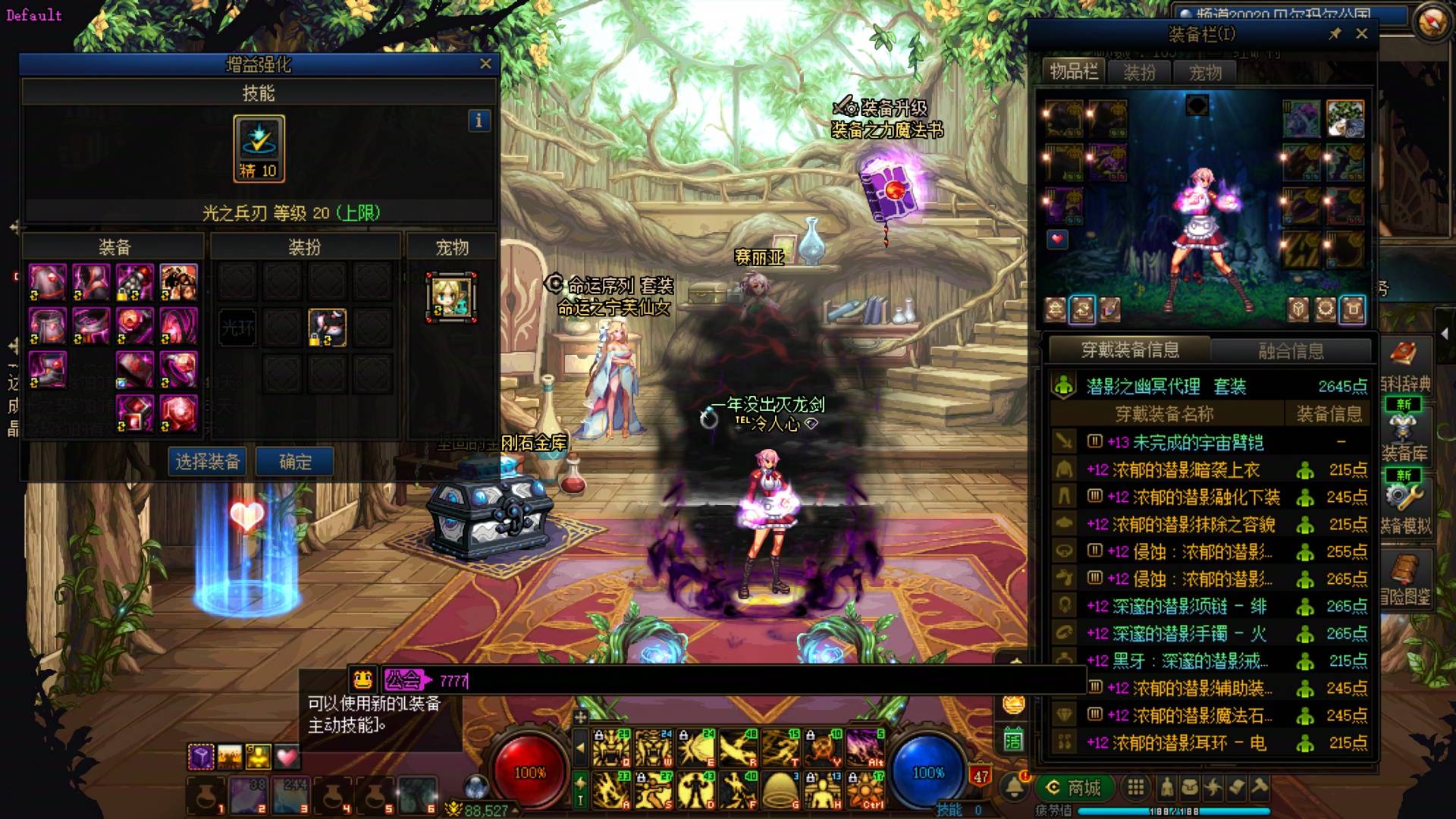The height and width of the screenshot is (819, 1456).
Task: Click the 选择装备 button
Action: coord(208,462)
